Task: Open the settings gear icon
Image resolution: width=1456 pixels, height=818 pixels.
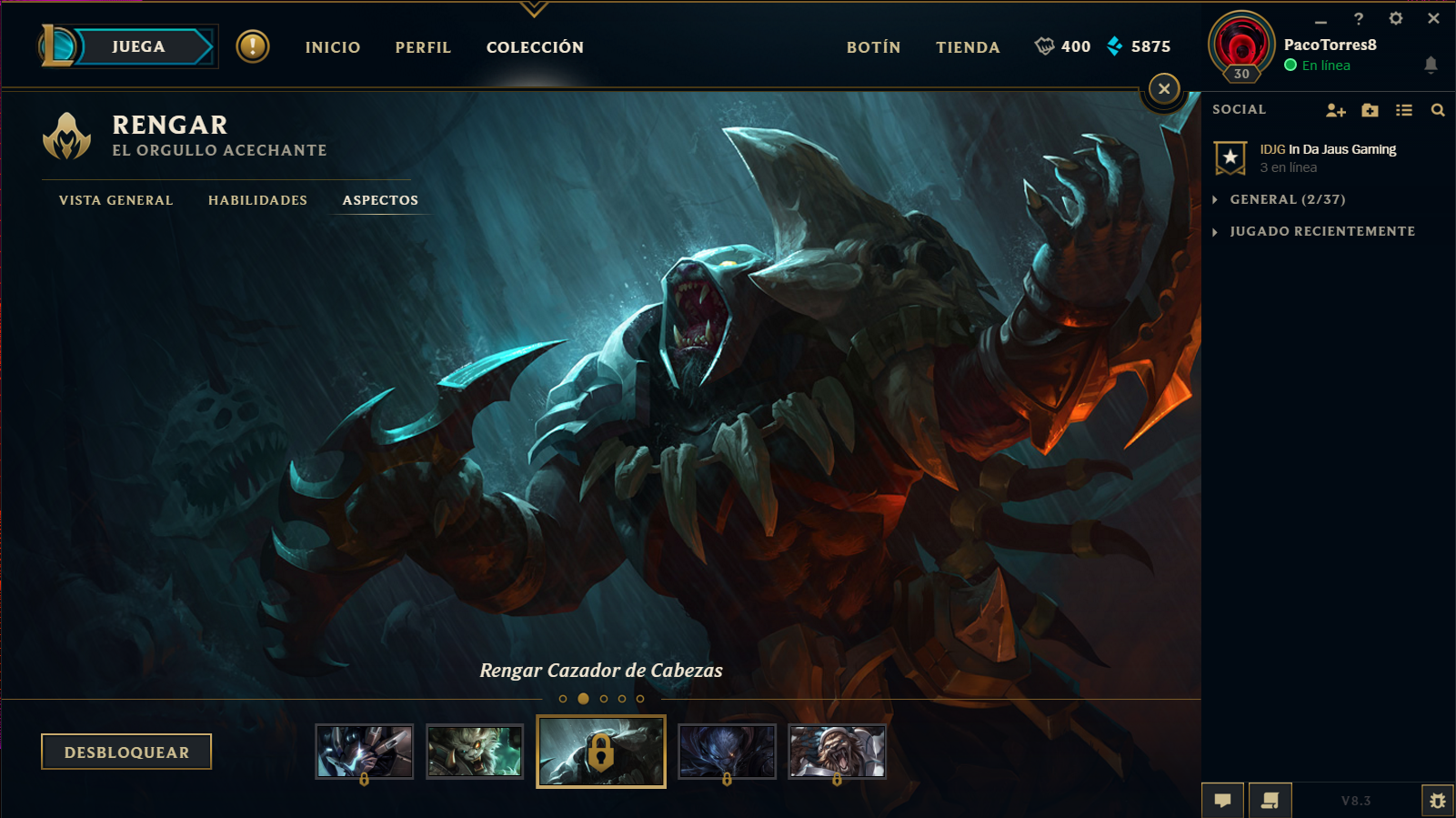Action: [1397, 17]
